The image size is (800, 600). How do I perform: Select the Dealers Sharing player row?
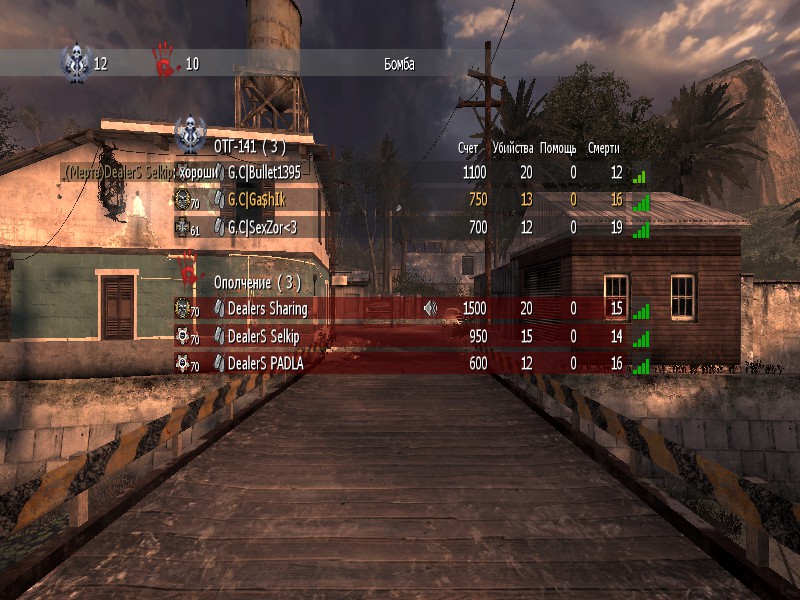(267, 309)
